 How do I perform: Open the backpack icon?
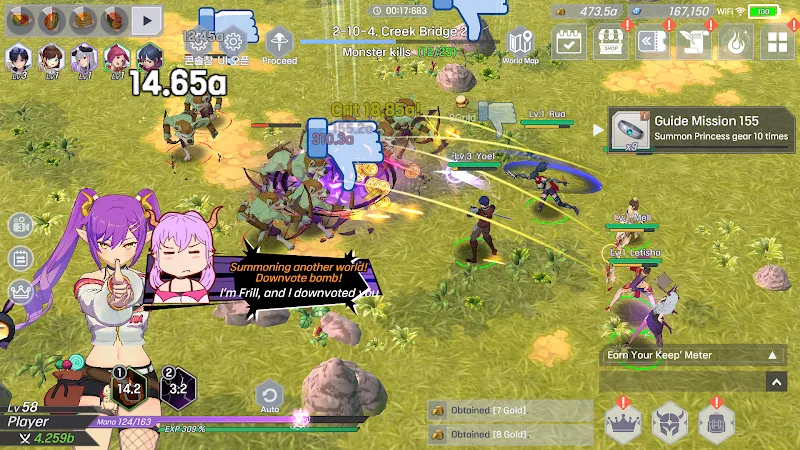(x=717, y=424)
